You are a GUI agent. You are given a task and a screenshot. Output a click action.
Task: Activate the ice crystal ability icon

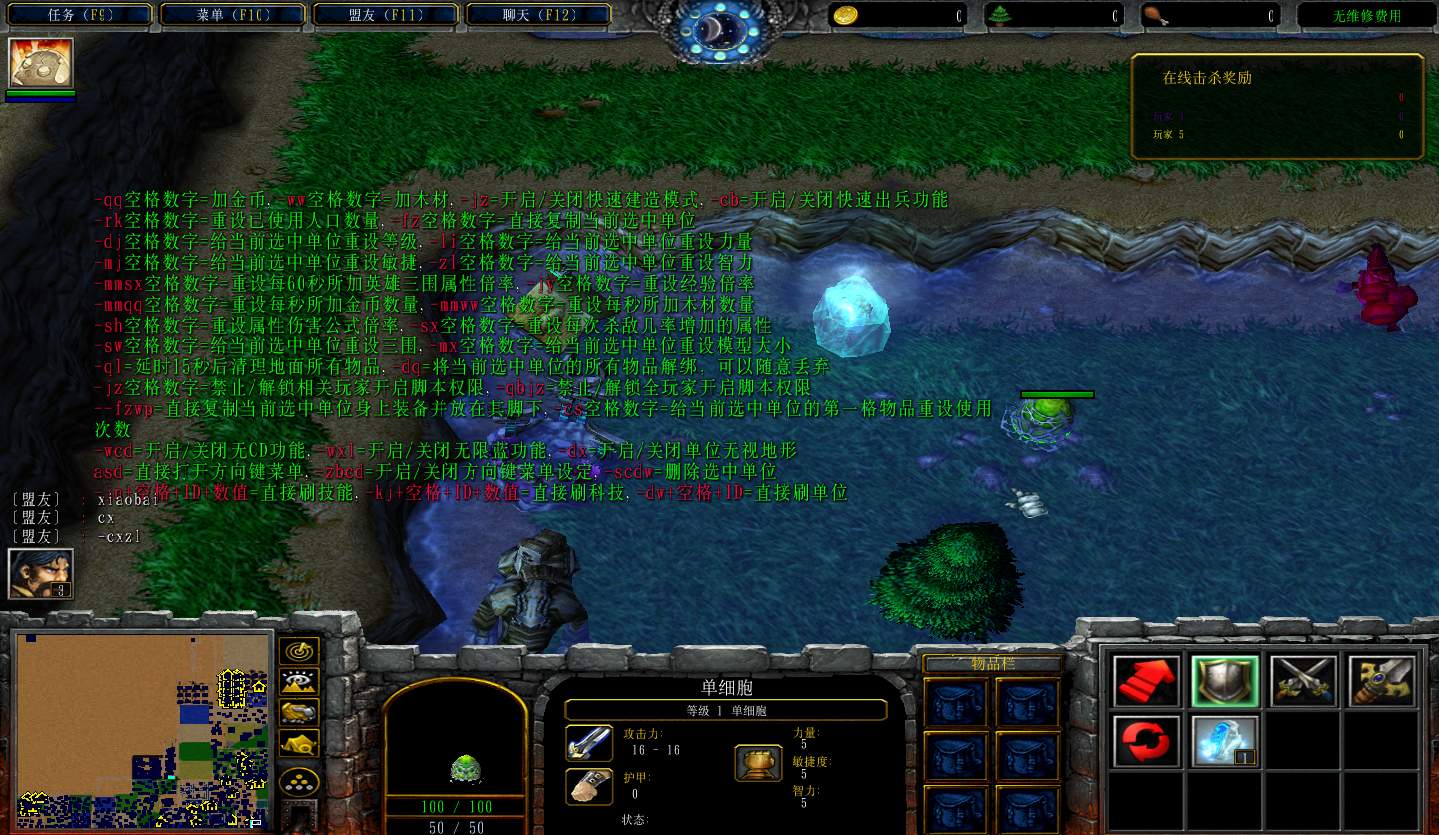click(x=1225, y=741)
